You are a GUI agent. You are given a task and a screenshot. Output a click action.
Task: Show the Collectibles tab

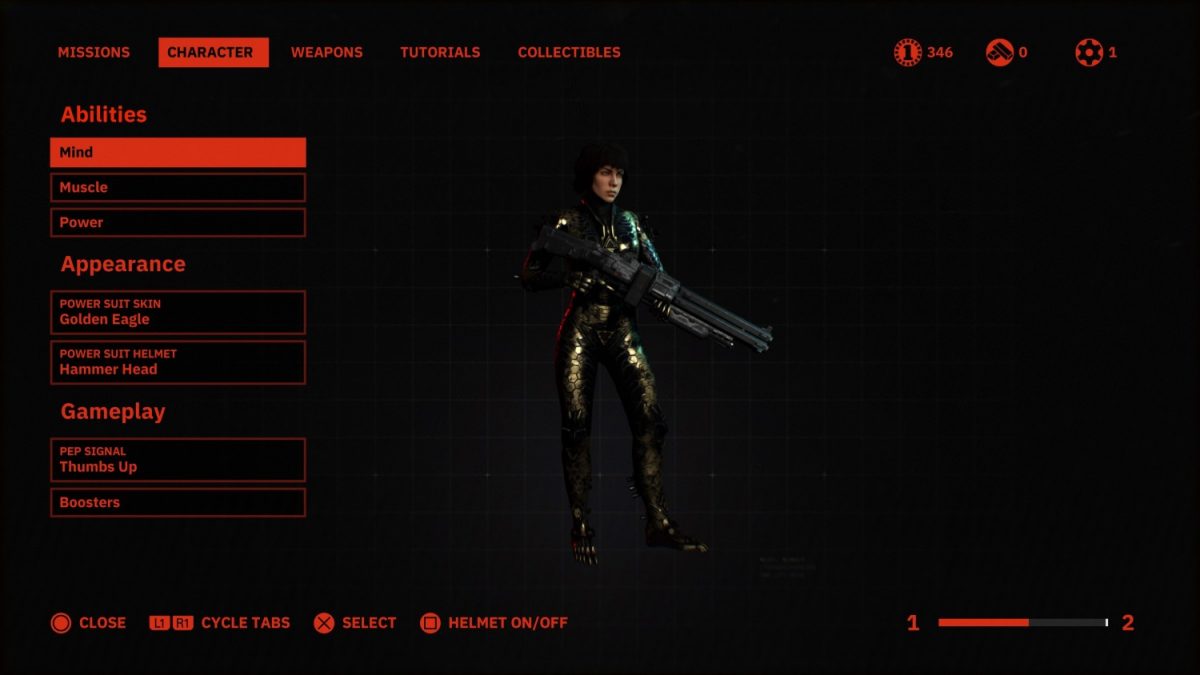pos(569,52)
